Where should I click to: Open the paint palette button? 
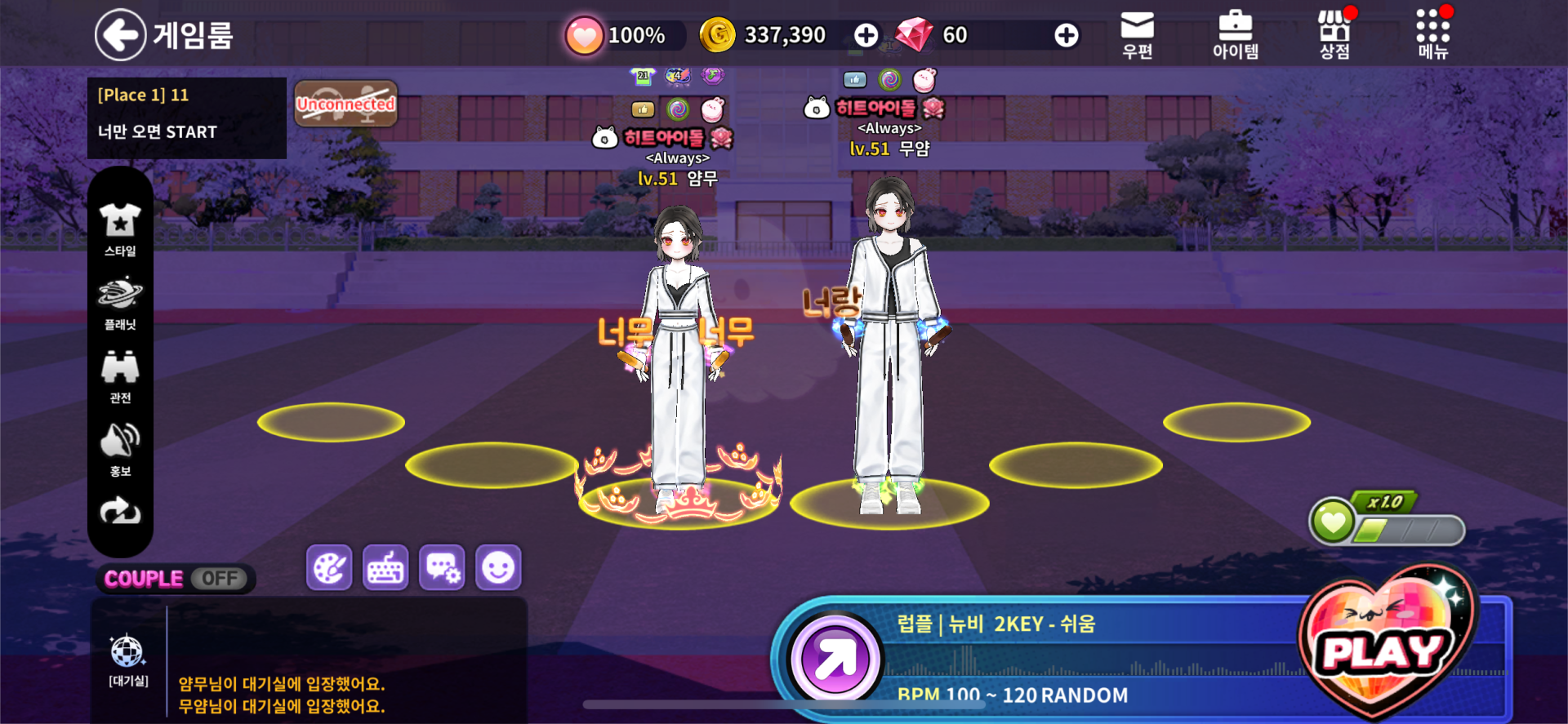click(329, 567)
